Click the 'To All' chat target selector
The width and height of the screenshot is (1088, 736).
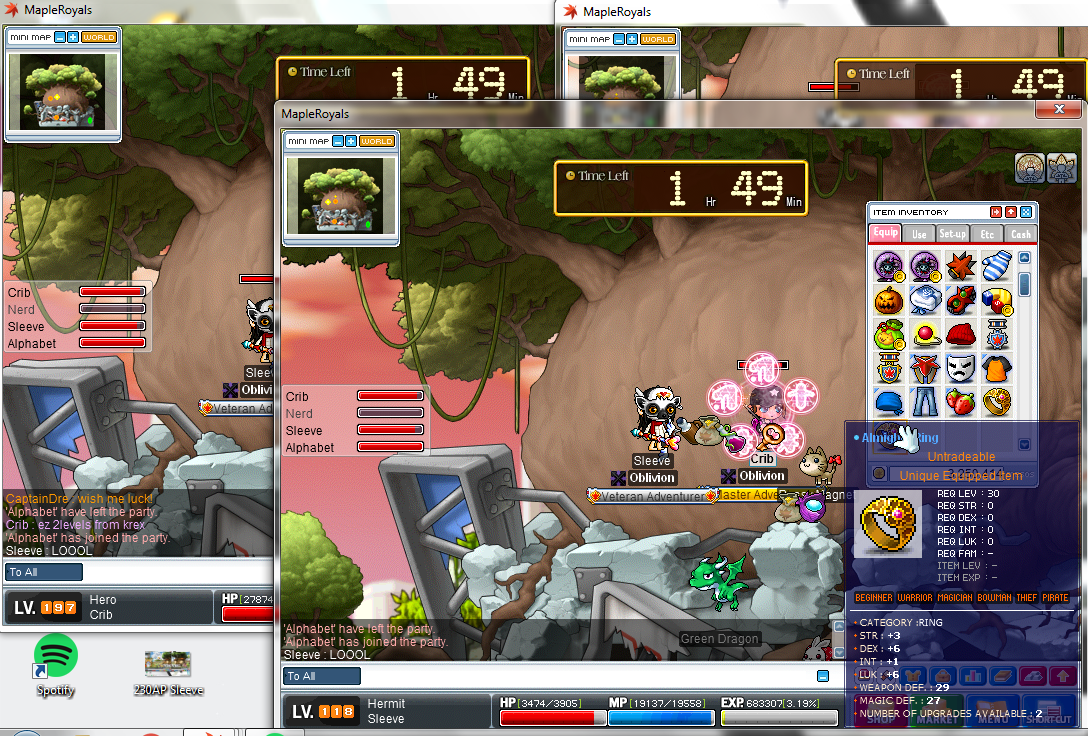322,676
